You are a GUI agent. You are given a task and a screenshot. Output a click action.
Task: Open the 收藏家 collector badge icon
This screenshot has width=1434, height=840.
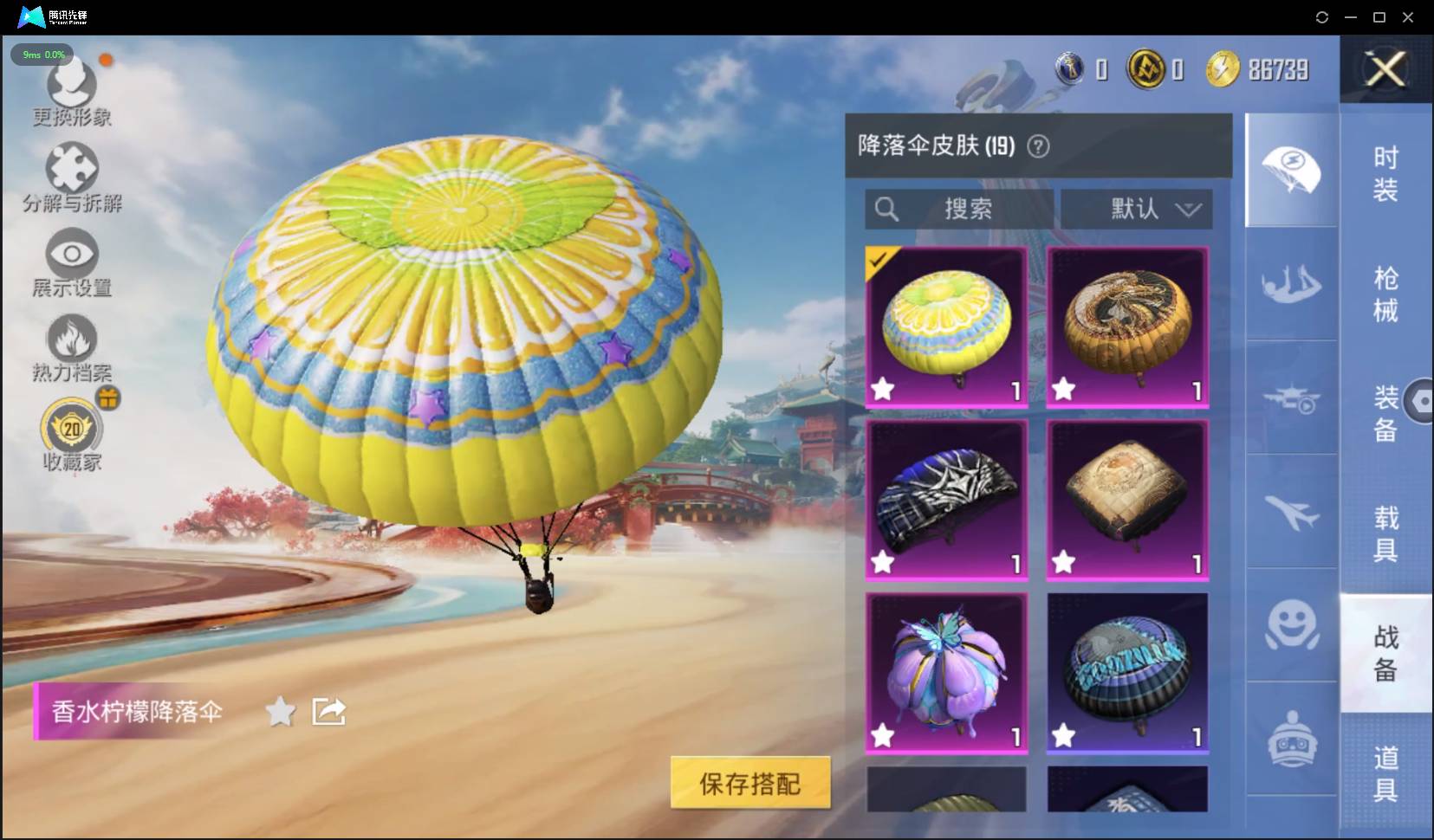pos(71,428)
